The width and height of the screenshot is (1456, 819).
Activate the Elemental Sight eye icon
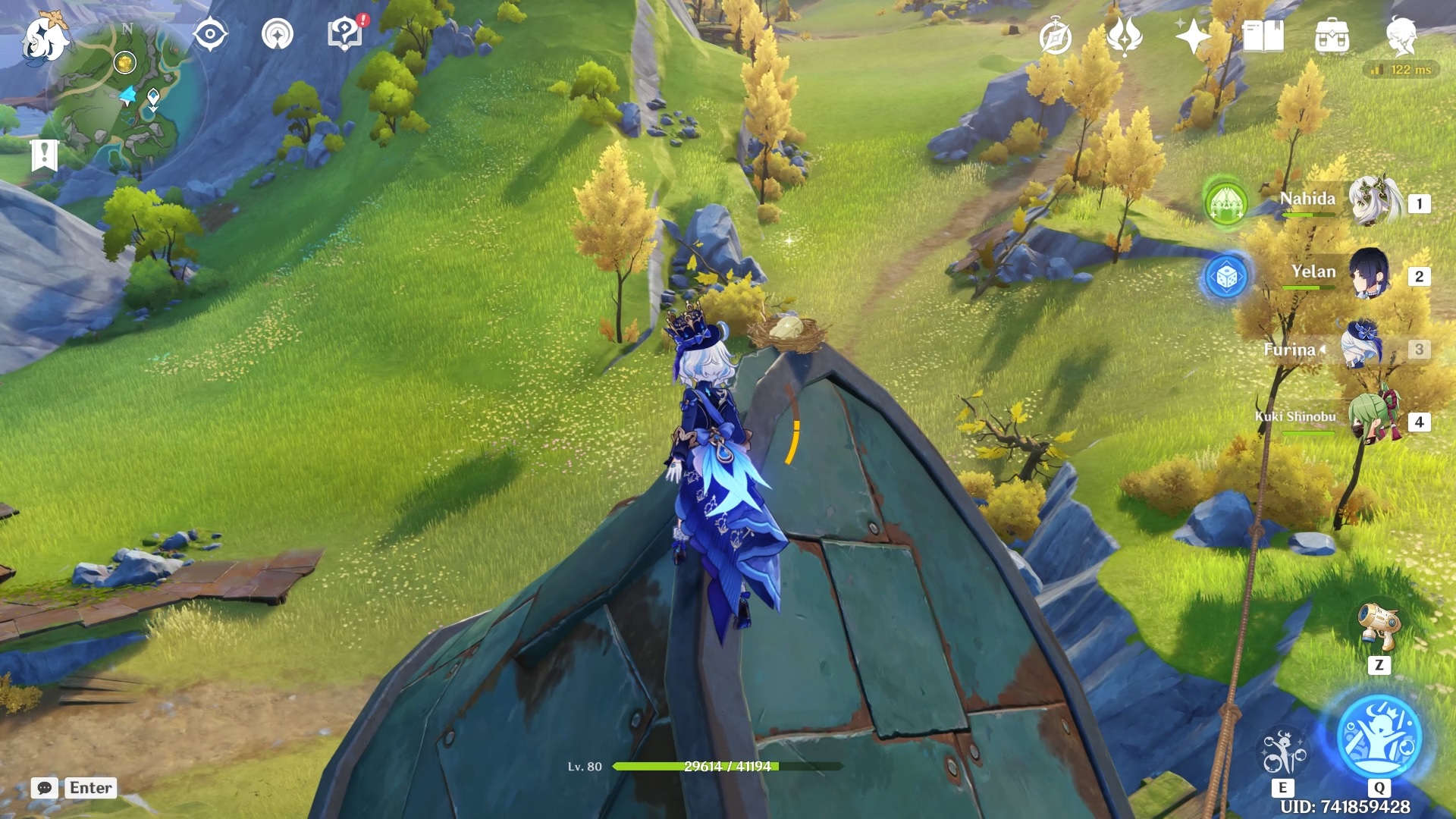point(210,33)
